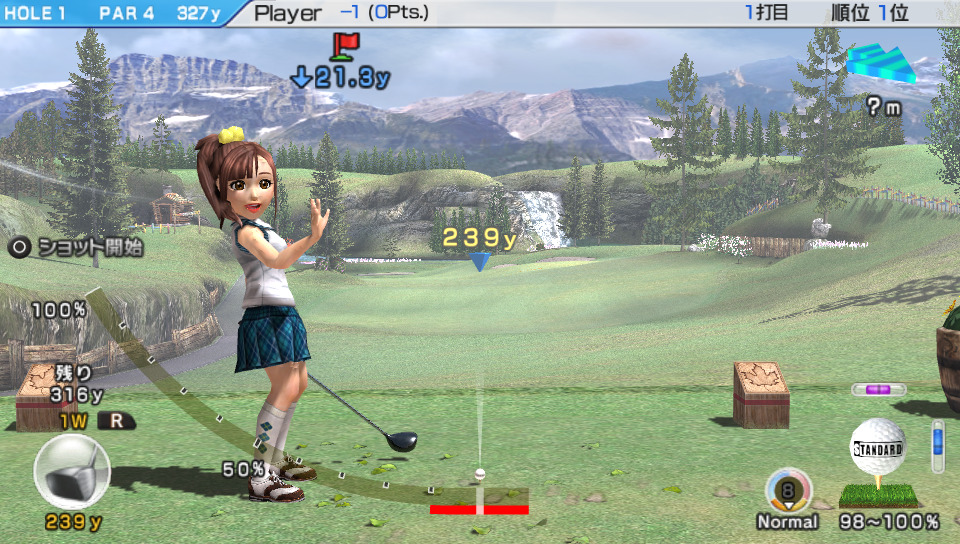Click the 1W club label
This screenshot has width=960, height=544.
coord(74,421)
